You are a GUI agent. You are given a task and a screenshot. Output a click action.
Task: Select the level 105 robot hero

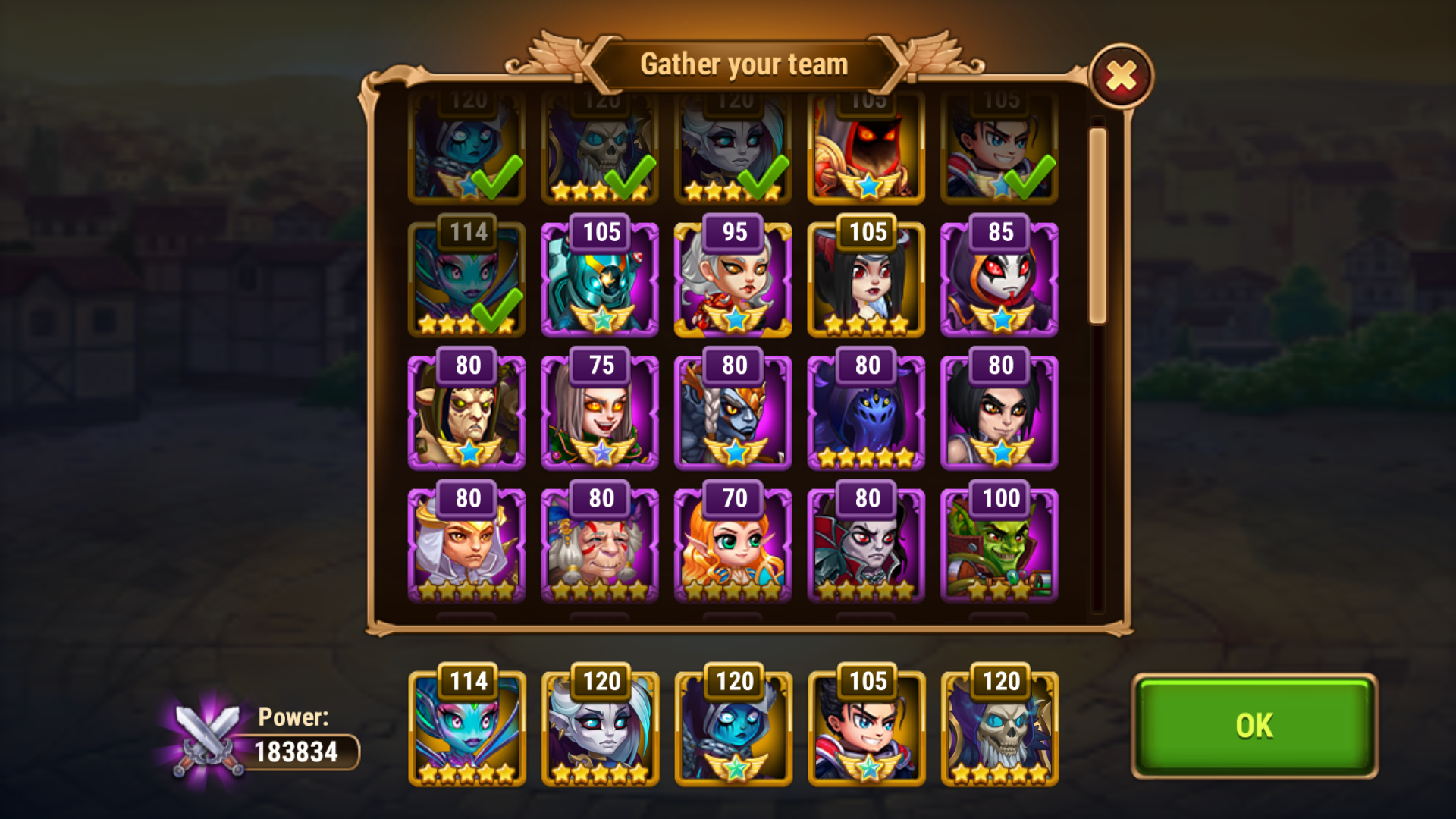(x=599, y=281)
